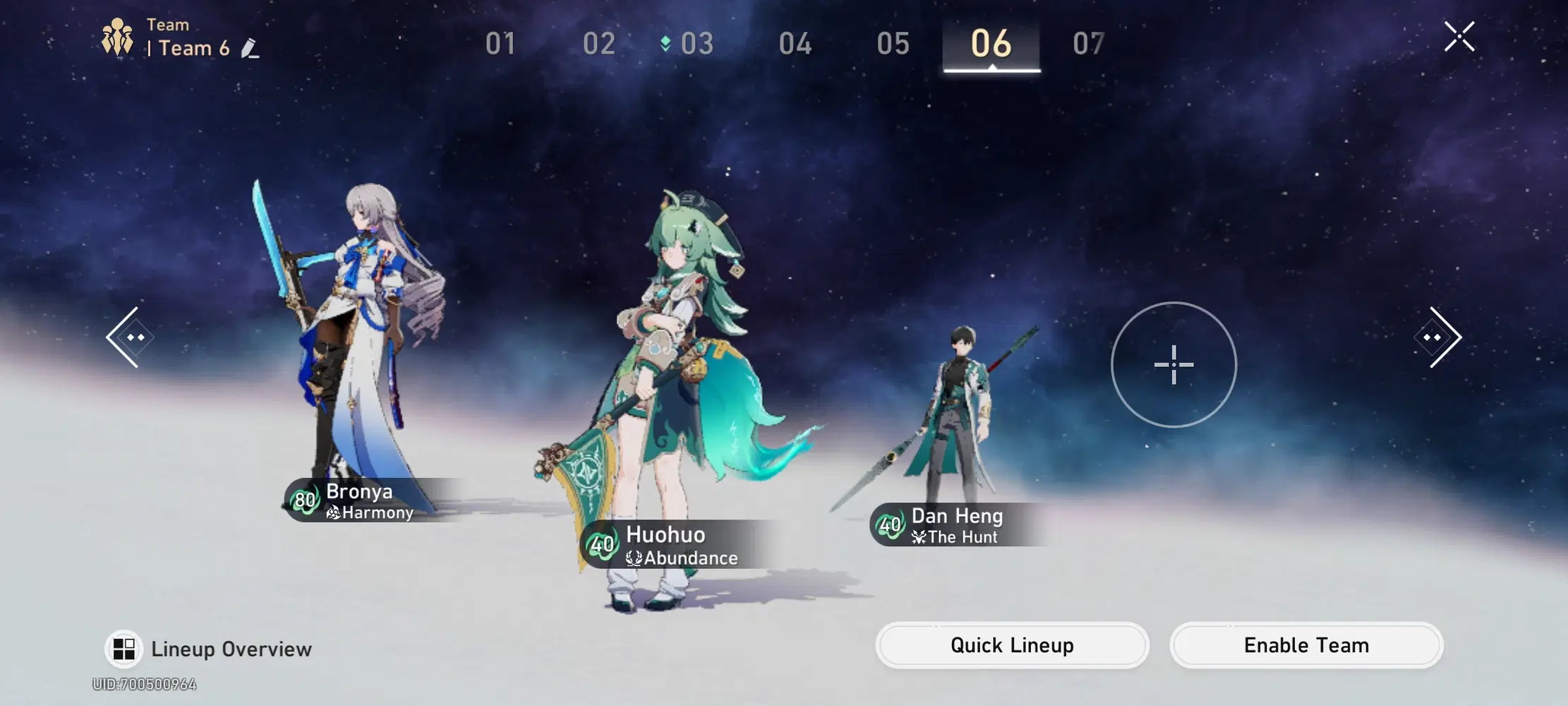Click the diamond indicator above team 03

665,42
